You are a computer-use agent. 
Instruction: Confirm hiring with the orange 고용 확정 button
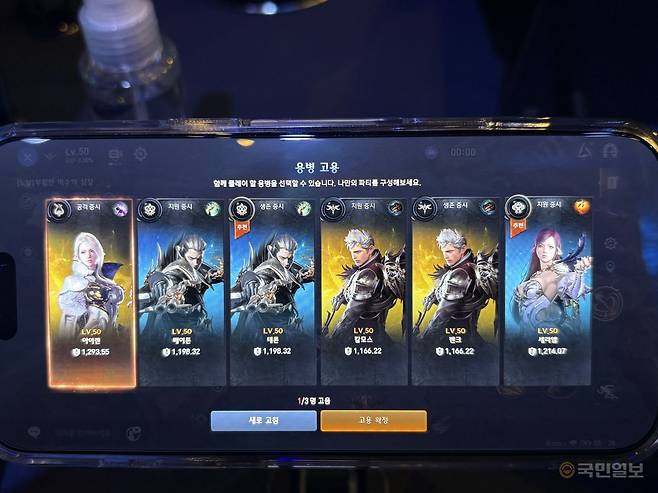pos(373,421)
